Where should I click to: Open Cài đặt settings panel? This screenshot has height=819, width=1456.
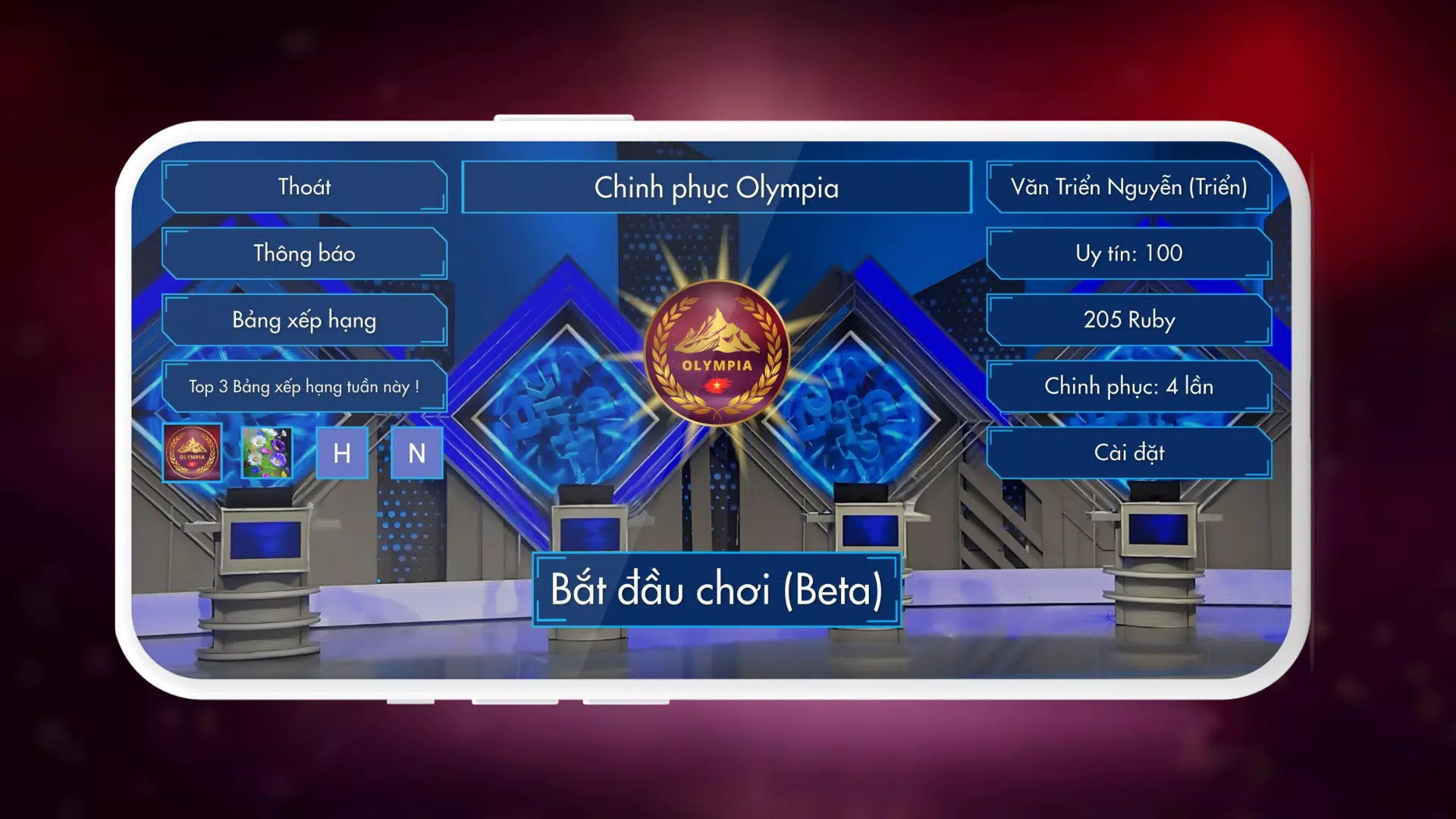1131,452
